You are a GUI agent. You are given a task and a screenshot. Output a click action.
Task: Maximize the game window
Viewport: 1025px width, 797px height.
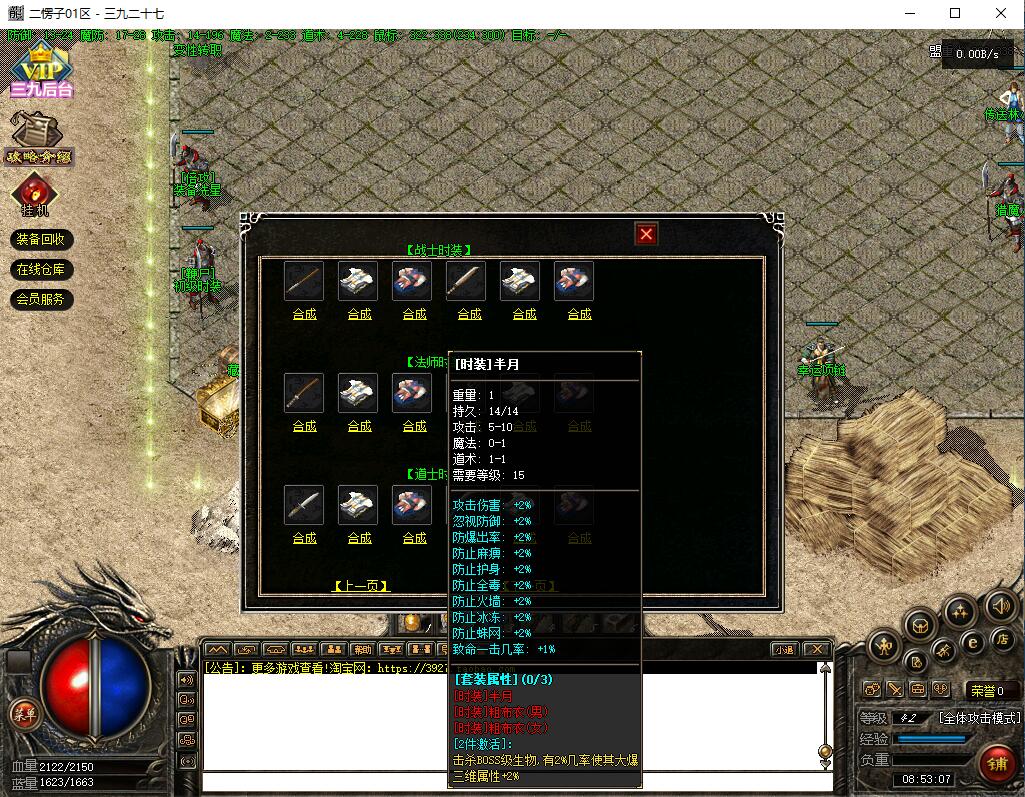[955, 13]
